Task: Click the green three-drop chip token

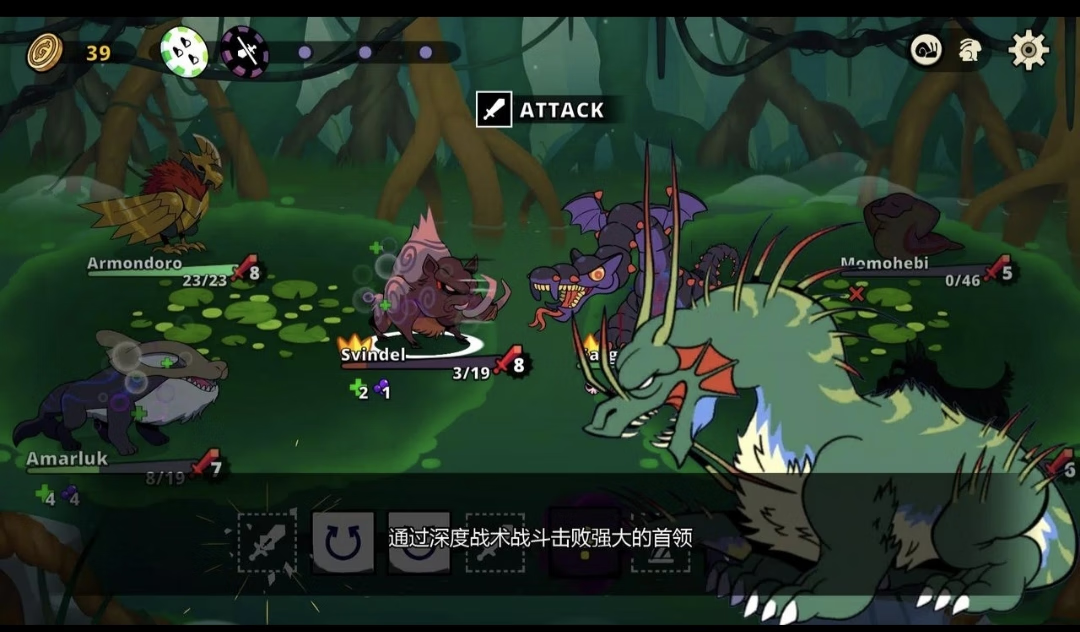Action: [184, 52]
